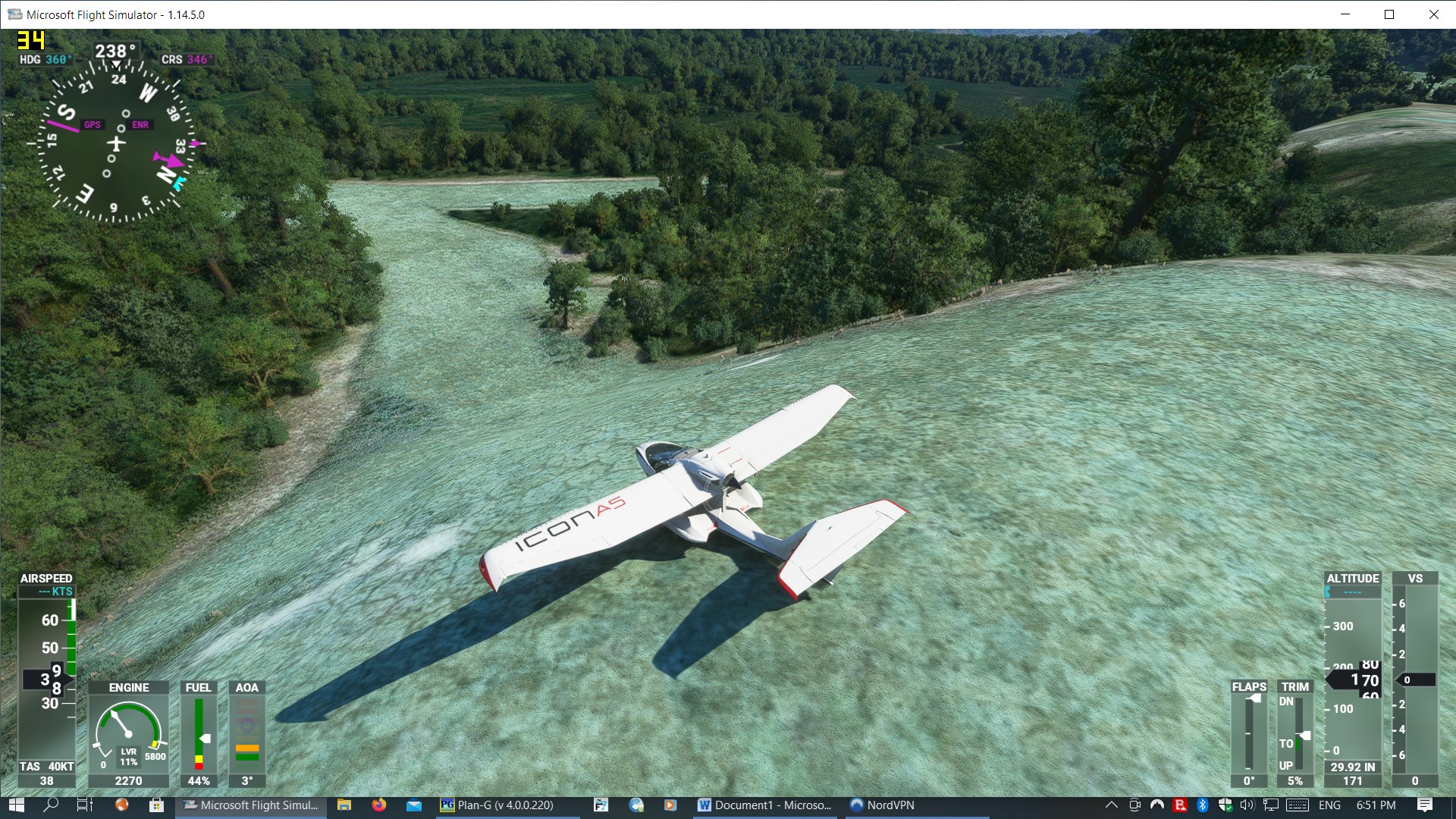Close the Microsoft Flight Simulator window
Image resolution: width=1456 pixels, height=819 pixels.
[x=1433, y=14]
